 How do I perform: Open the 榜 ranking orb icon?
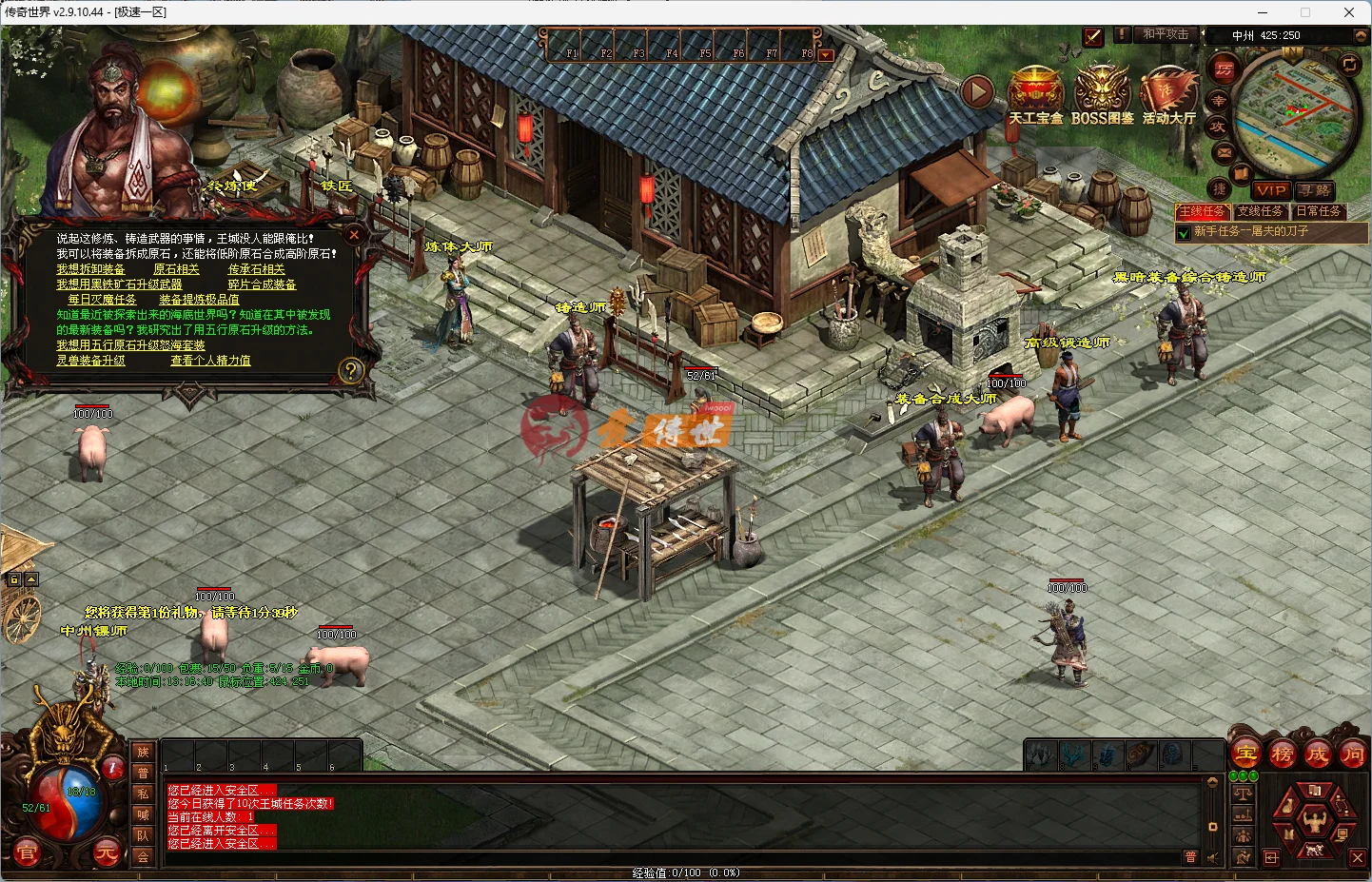1282,755
